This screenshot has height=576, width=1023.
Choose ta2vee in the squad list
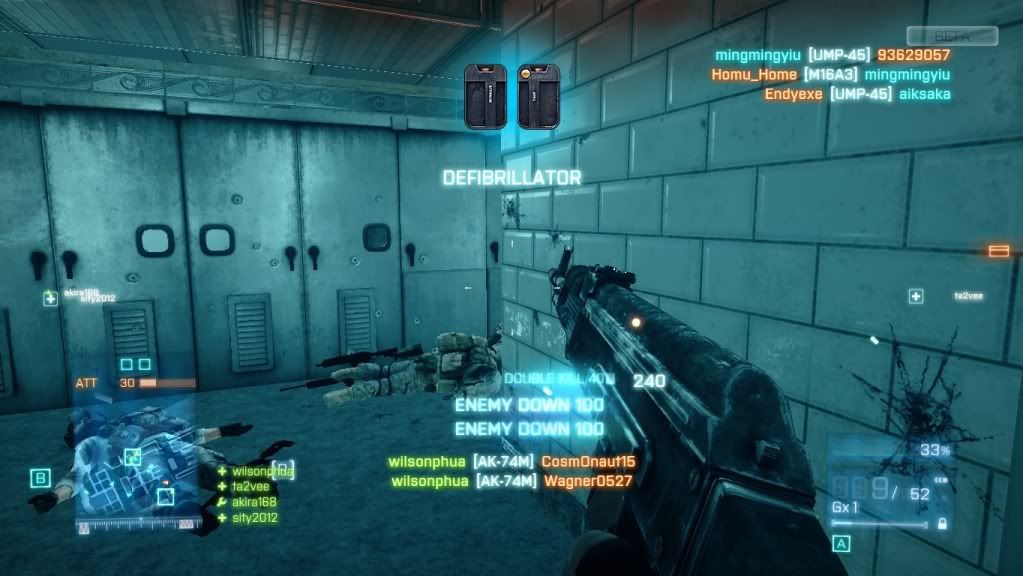coord(250,486)
